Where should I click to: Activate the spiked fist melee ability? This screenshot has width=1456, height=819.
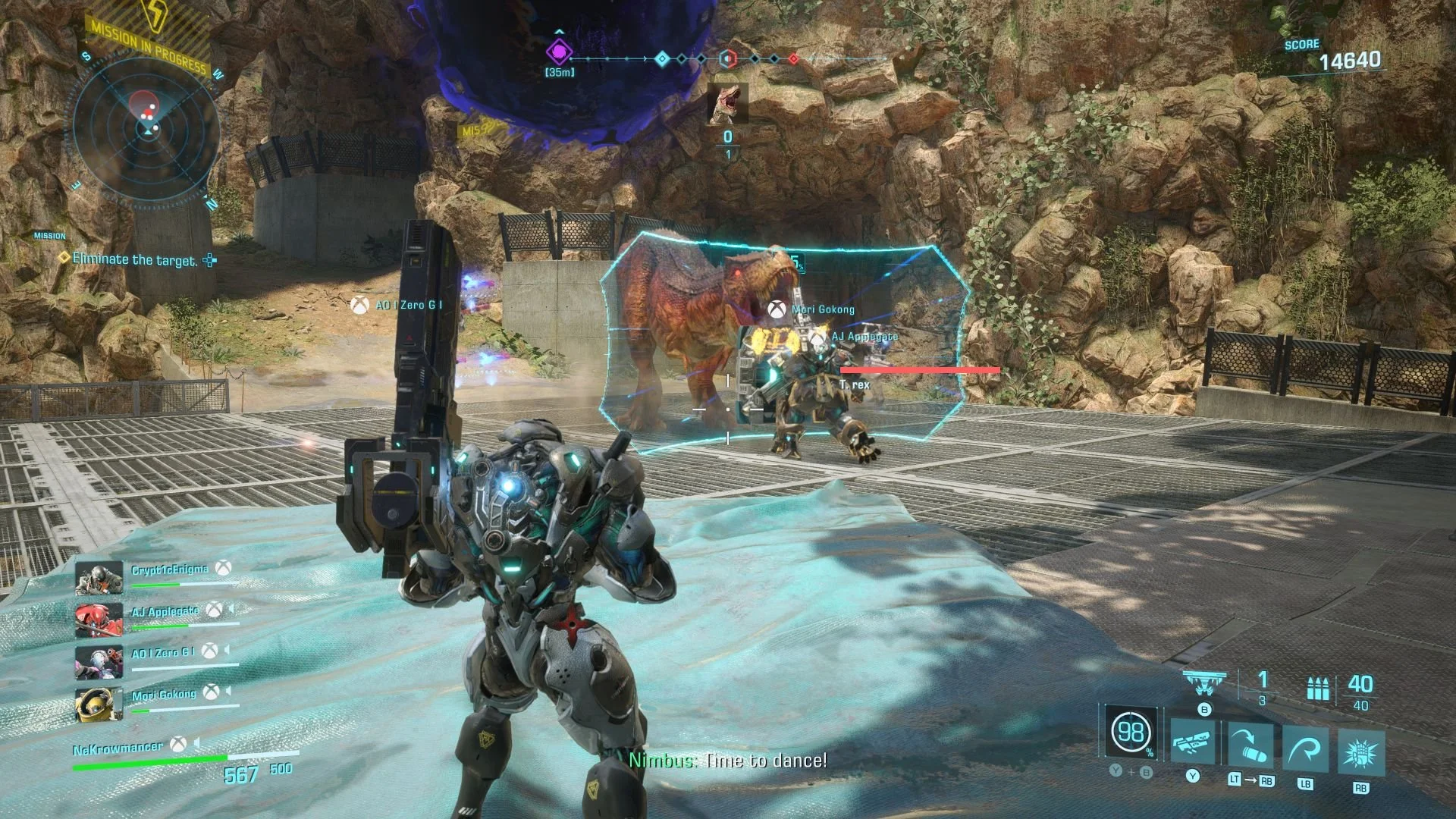1361,753
